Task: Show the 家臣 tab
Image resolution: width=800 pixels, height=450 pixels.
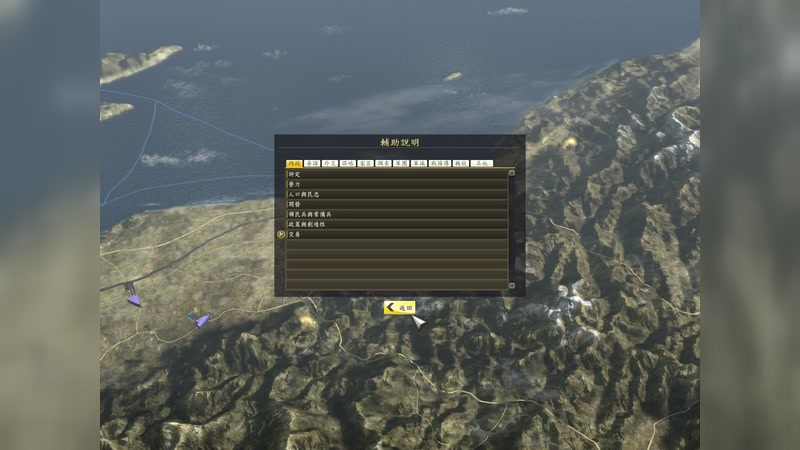Action: pyautogui.click(x=366, y=163)
